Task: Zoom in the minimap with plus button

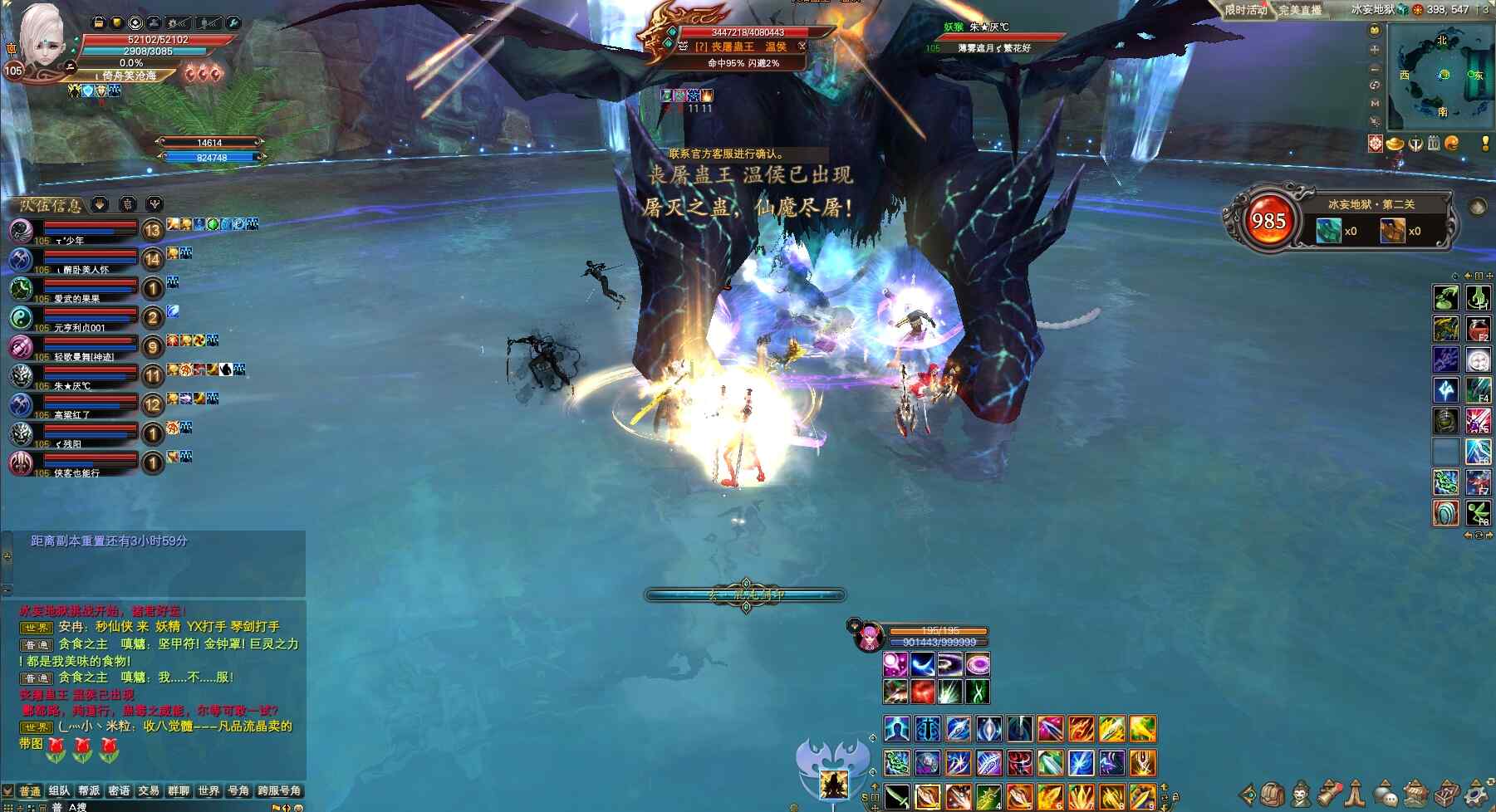Action: [1375, 50]
